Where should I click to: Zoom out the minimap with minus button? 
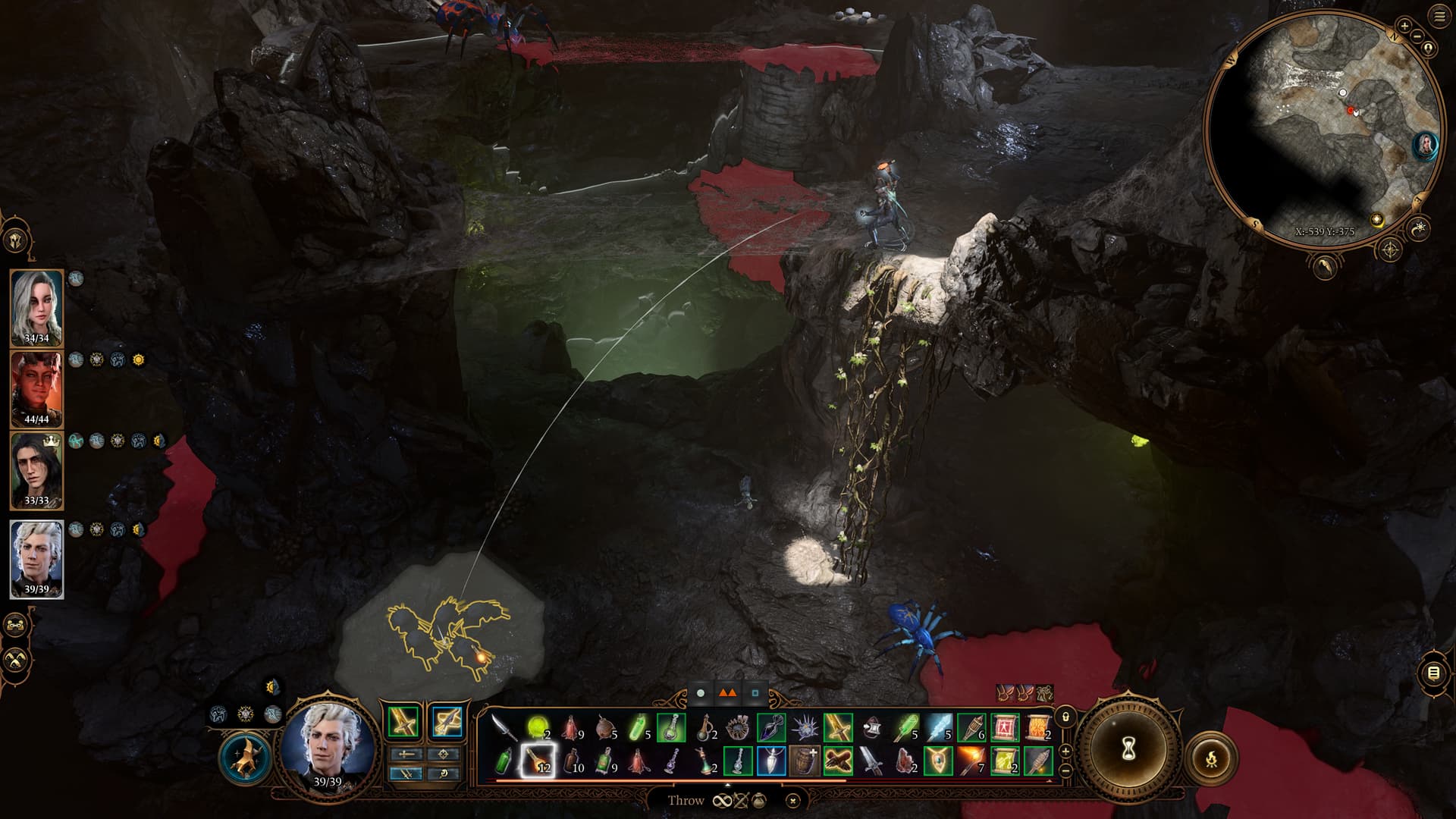coord(1418,36)
